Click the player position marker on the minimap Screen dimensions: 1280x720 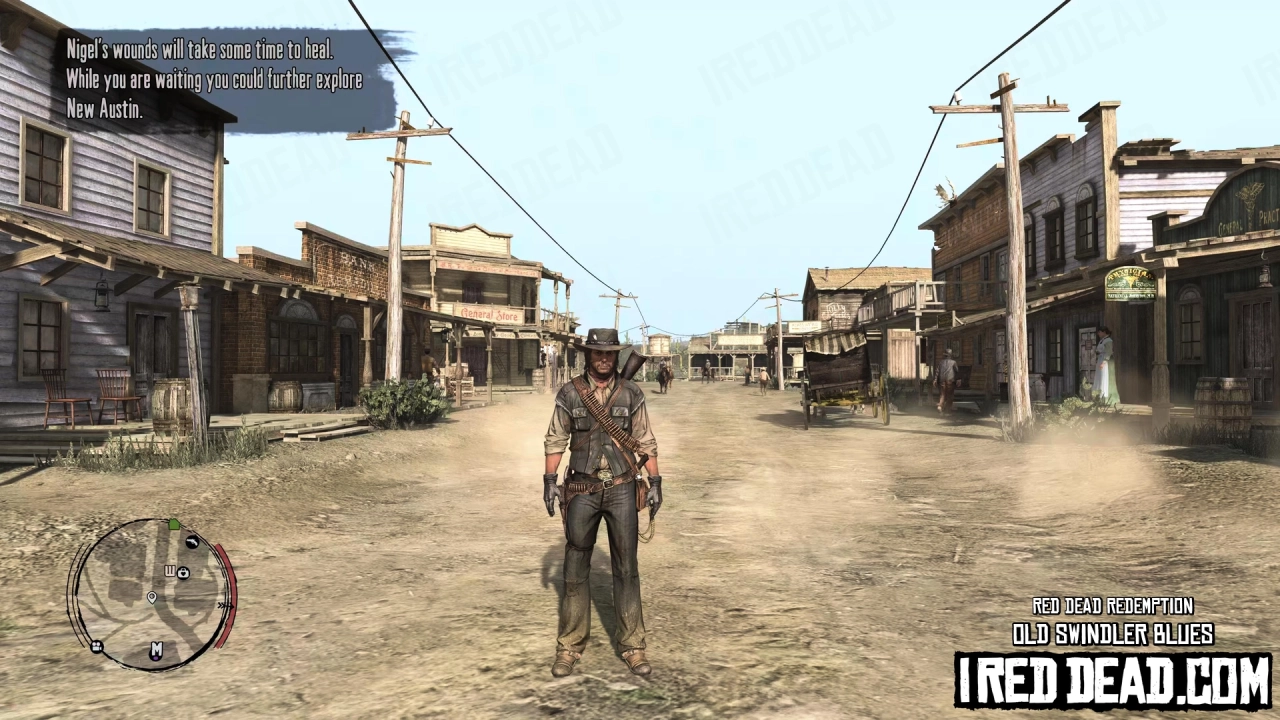pos(152,597)
